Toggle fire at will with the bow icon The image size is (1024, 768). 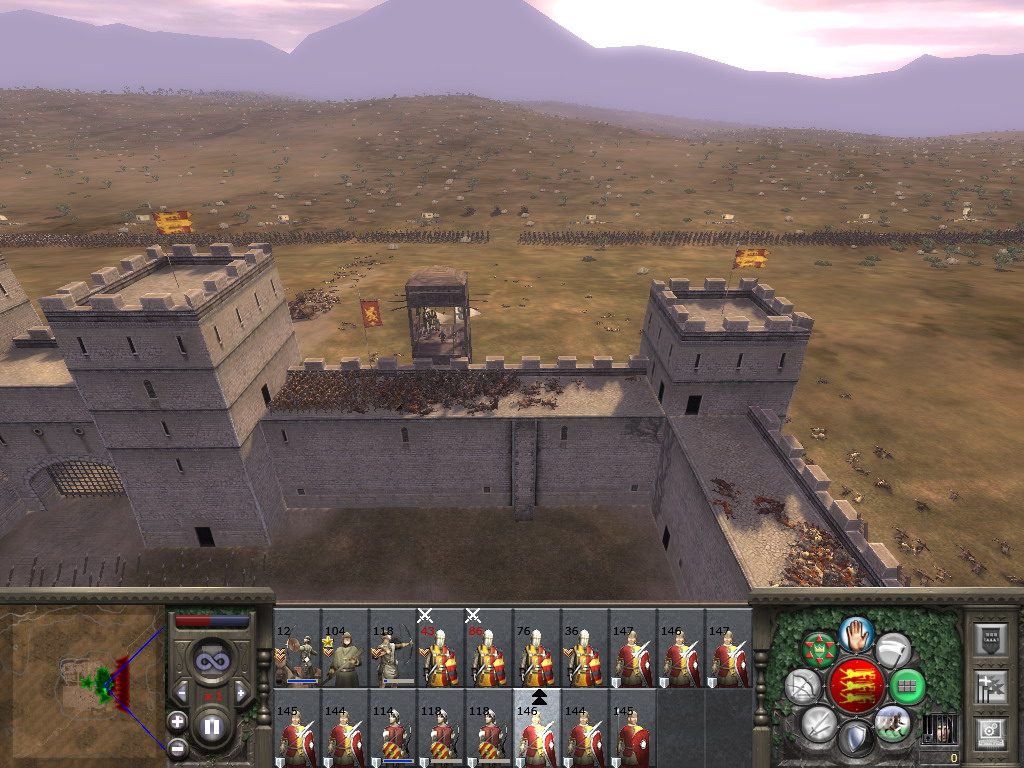(x=802, y=686)
